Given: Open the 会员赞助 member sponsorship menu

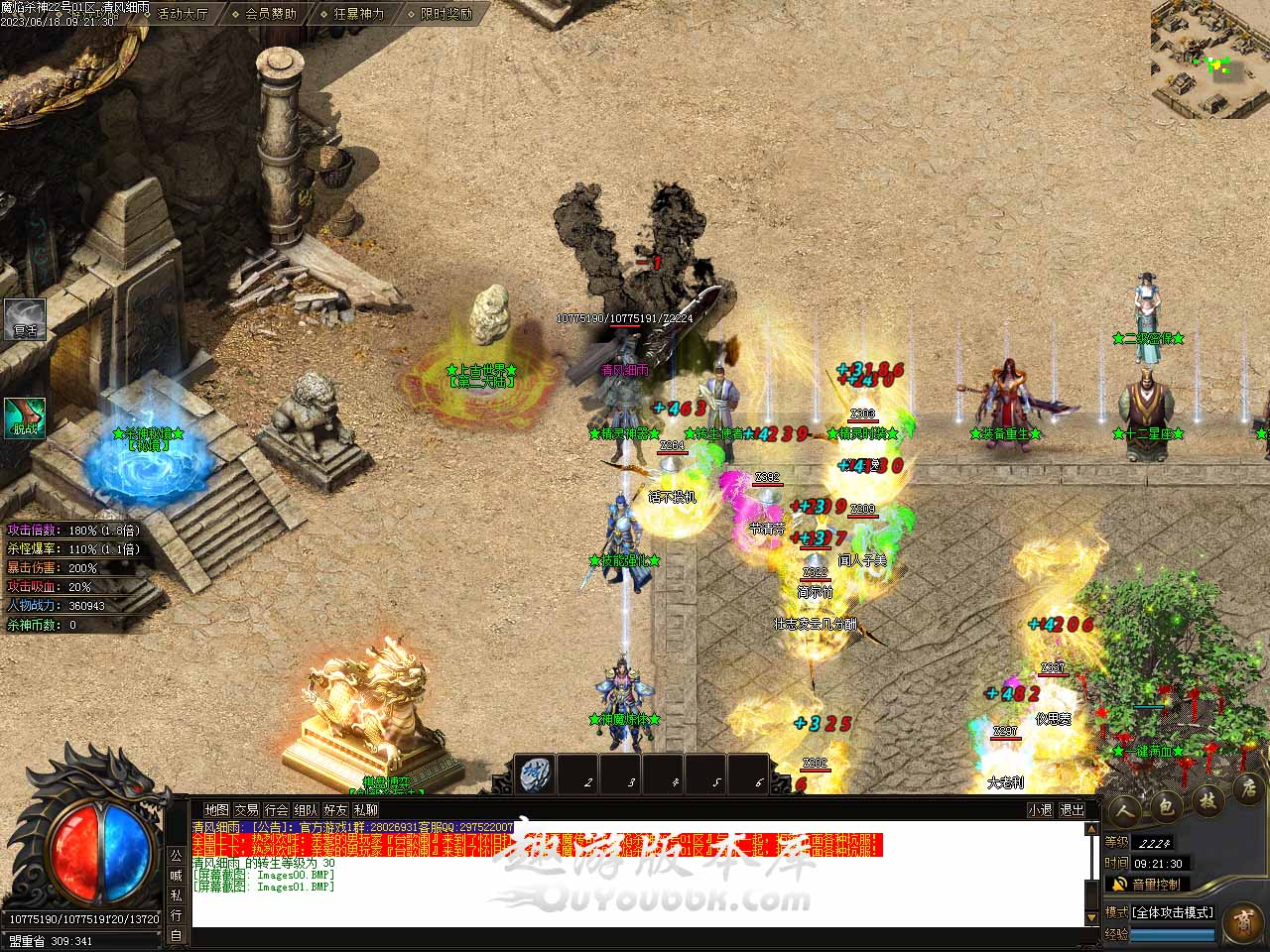Looking at the screenshot, I should [x=270, y=14].
